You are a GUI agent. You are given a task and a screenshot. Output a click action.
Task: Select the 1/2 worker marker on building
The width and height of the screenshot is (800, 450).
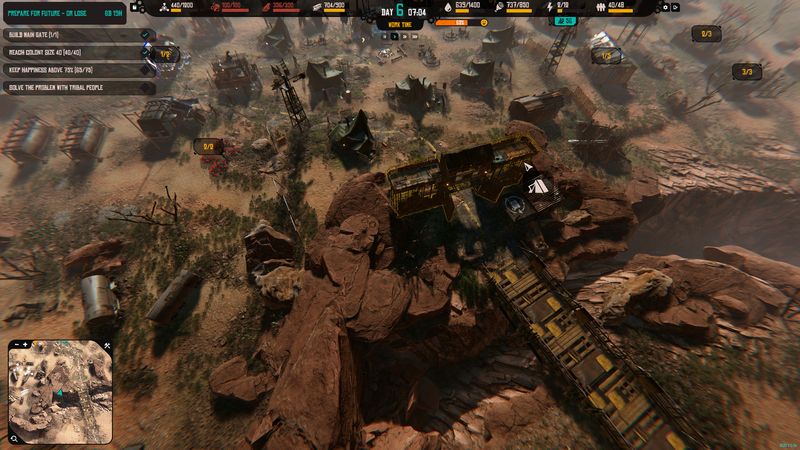click(166, 54)
